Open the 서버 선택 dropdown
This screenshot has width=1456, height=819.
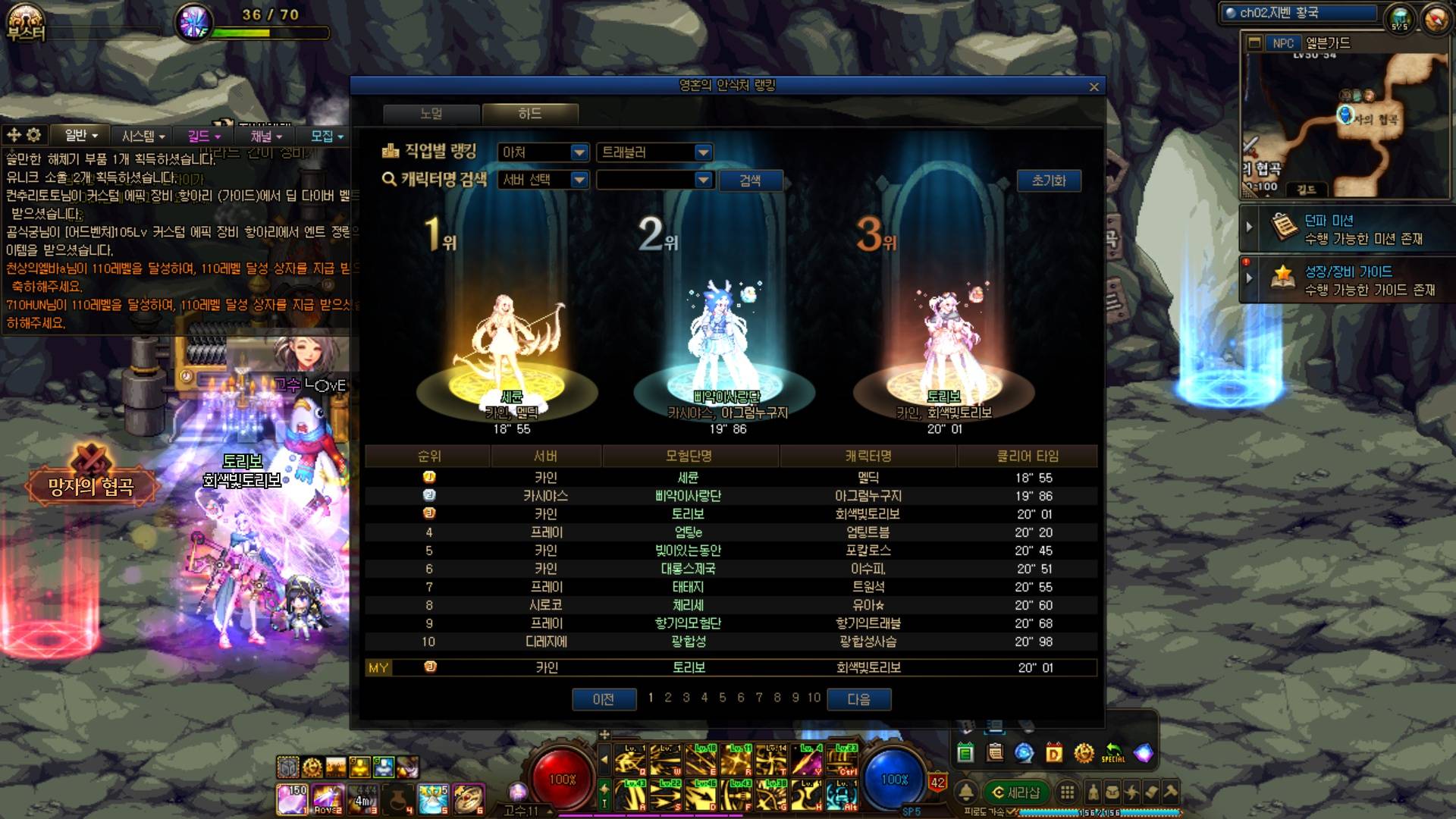point(543,180)
